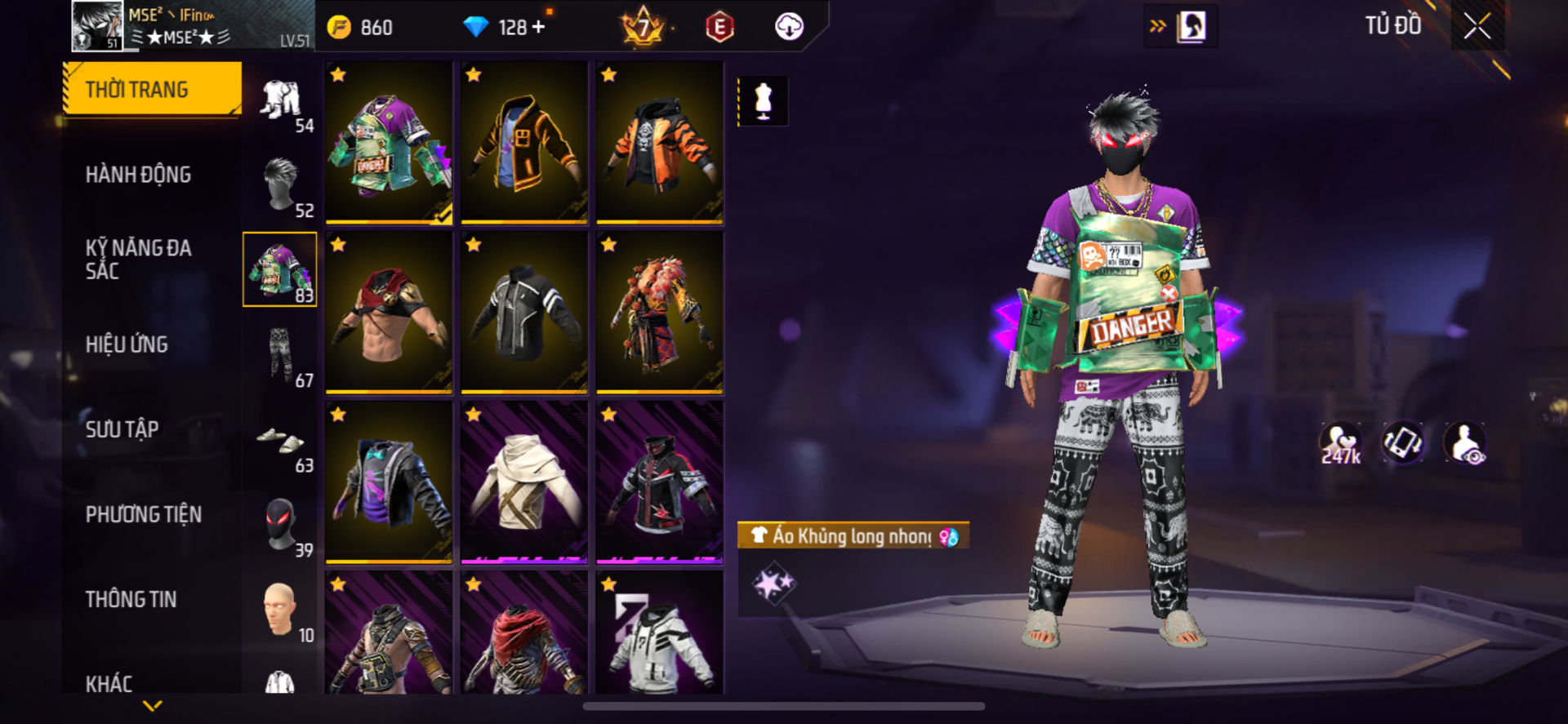Screen dimensions: 1568x724
Task: Select the HIỆU ỨNG tab
Action: 127,344
